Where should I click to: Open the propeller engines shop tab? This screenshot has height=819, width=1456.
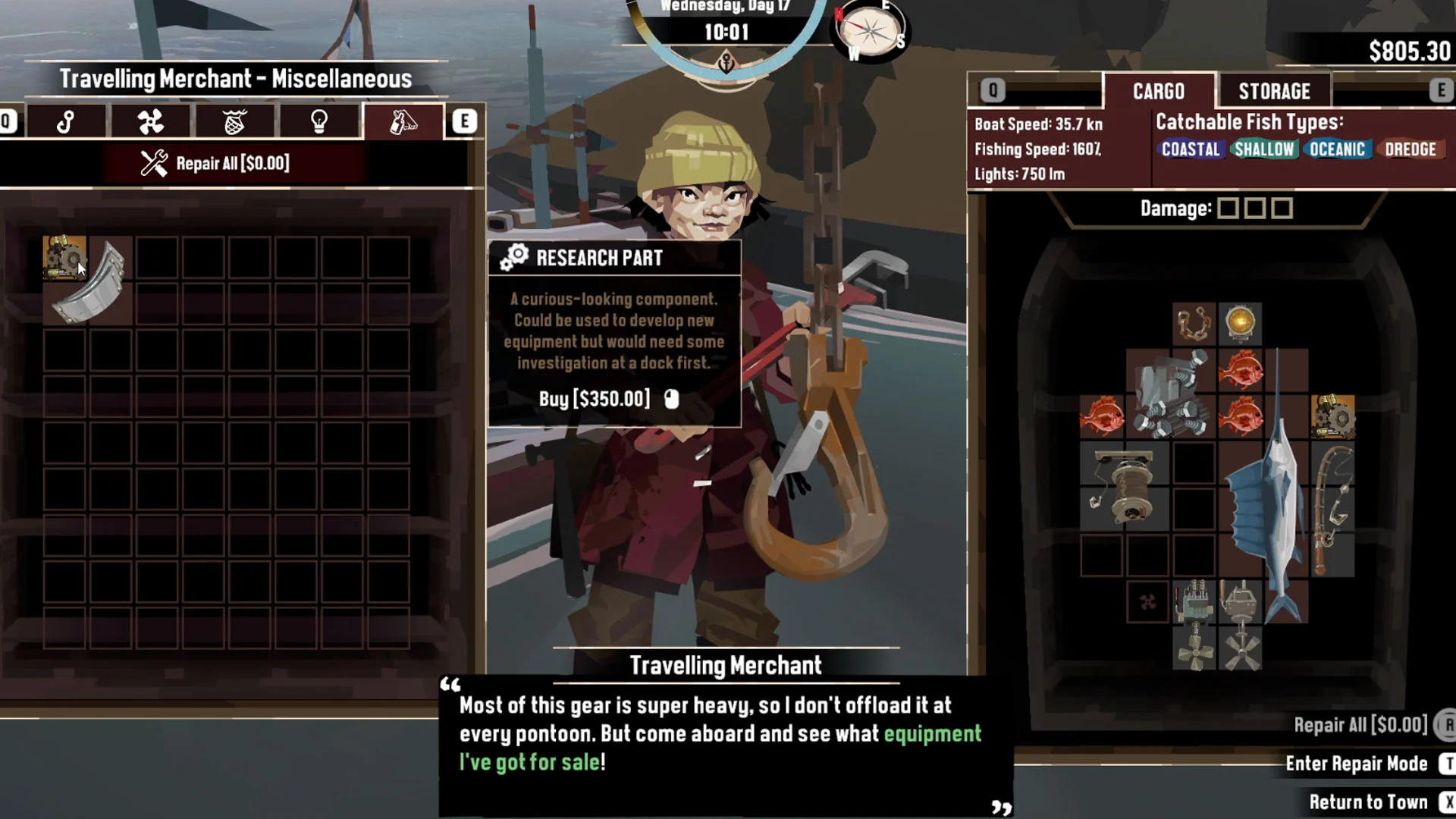pyautogui.click(x=151, y=122)
